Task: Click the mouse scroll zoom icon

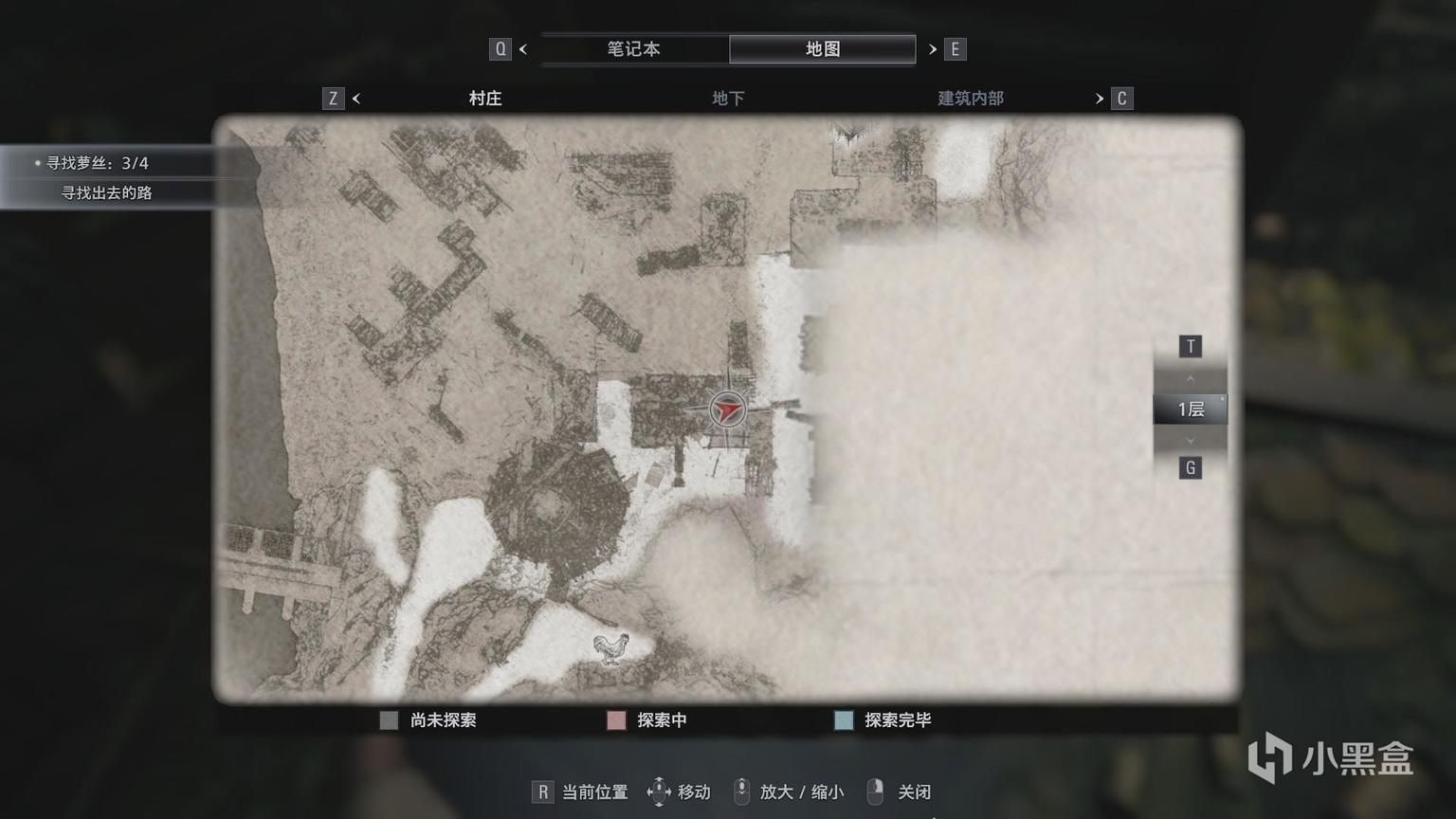Action: coord(742,790)
